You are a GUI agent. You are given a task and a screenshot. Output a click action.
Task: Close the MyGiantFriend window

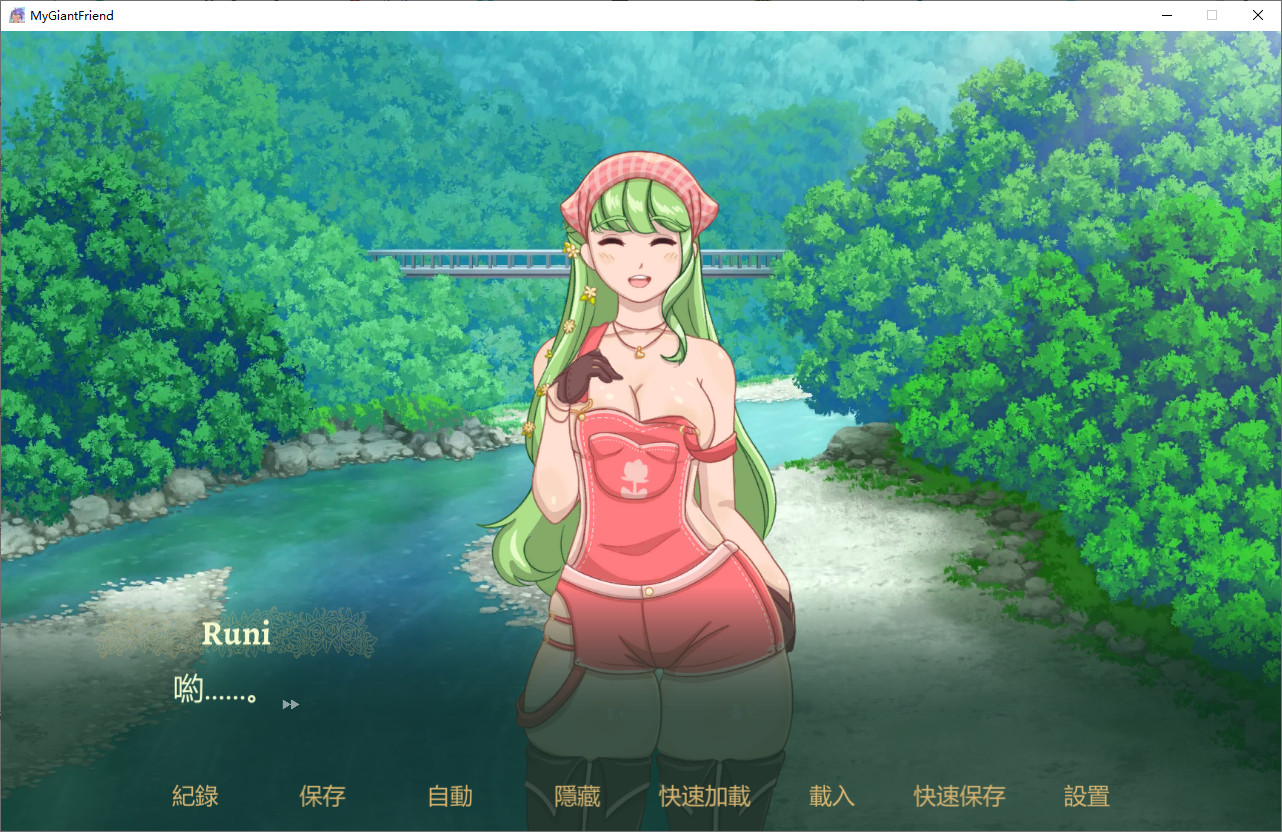click(1258, 15)
